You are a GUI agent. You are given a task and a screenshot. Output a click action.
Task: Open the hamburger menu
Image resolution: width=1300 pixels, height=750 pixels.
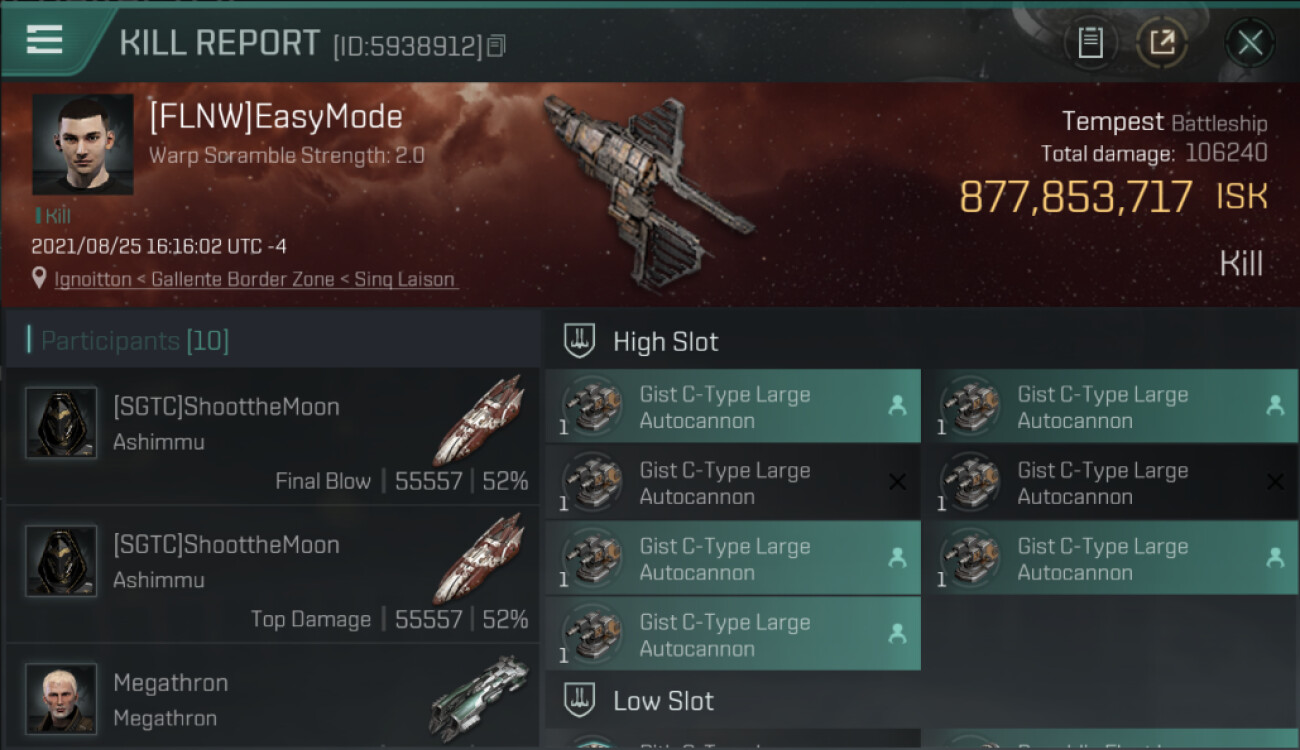click(45, 40)
